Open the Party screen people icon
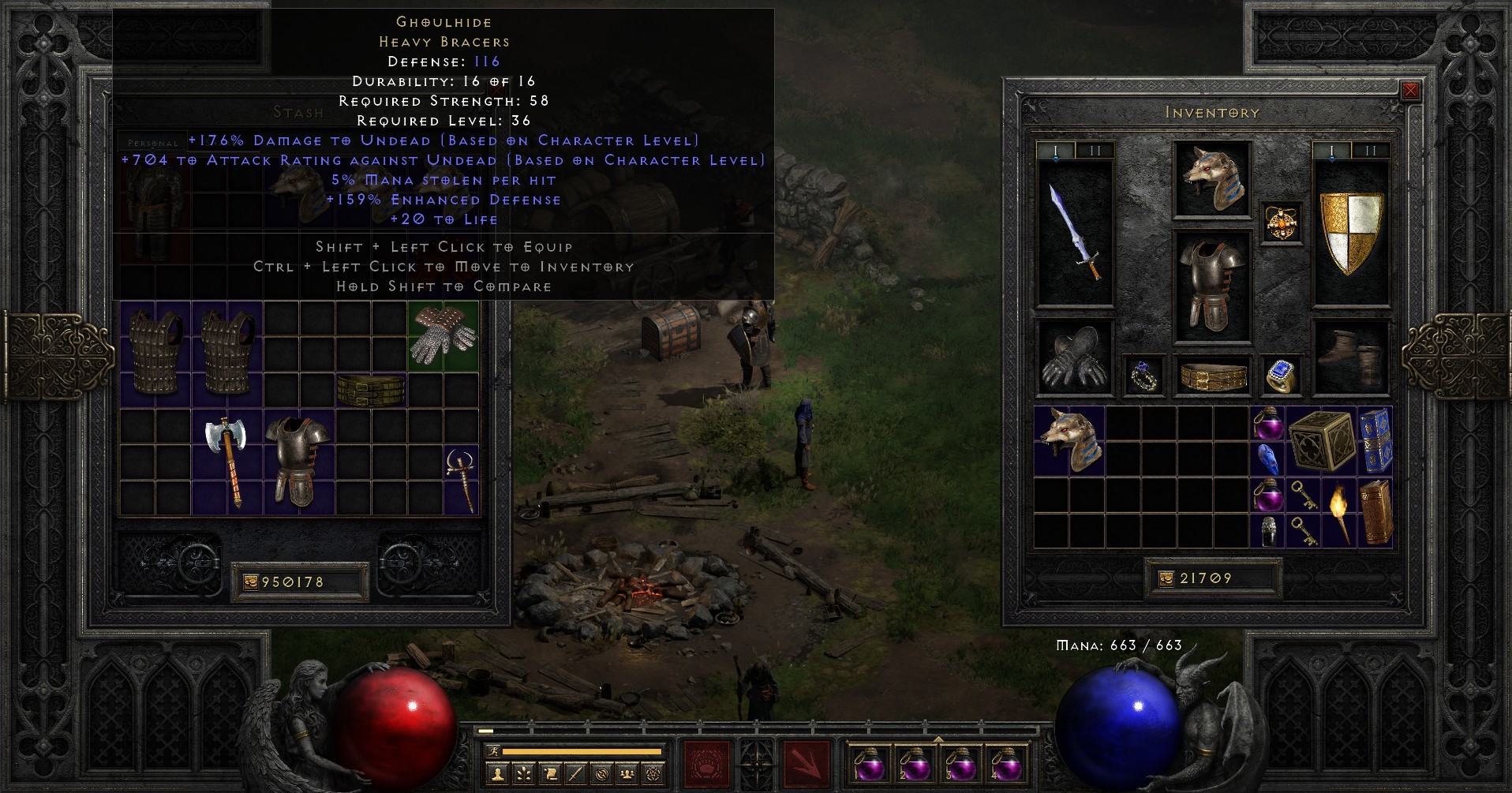The height and width of the screenshot is (793, 1512). point(627,775)
